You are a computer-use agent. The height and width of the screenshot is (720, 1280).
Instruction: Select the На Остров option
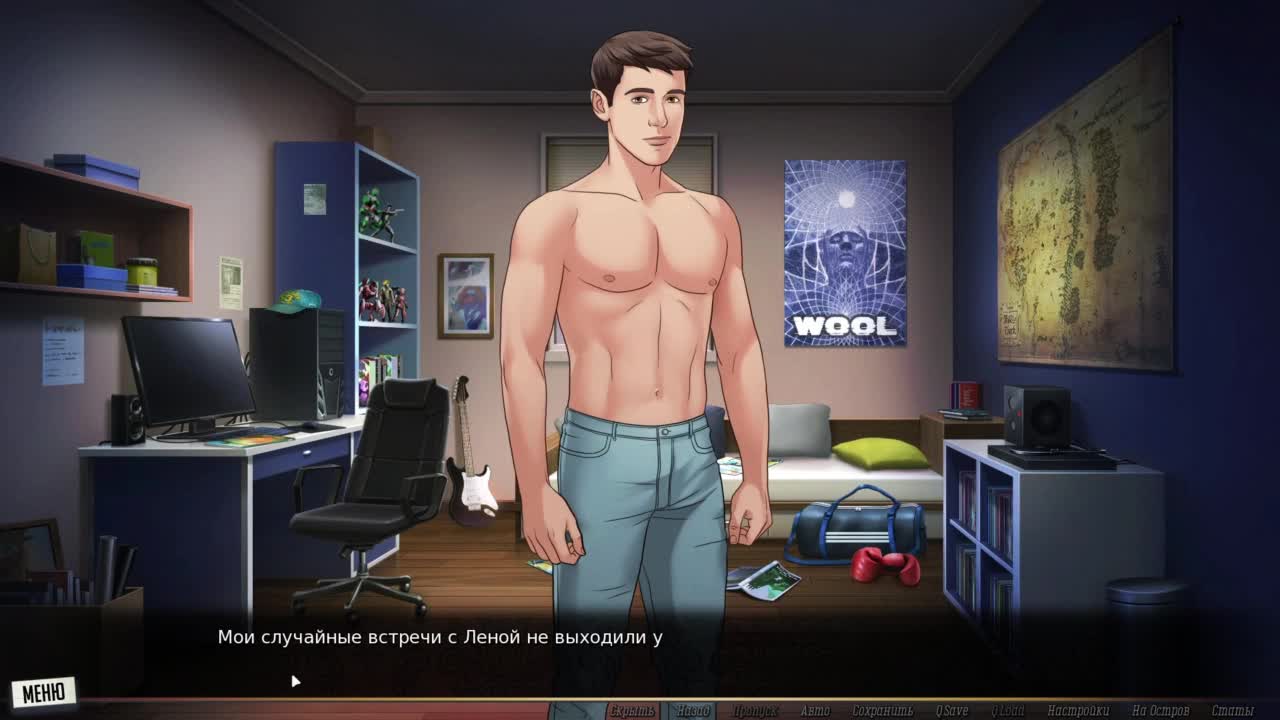click(1160, 711)
